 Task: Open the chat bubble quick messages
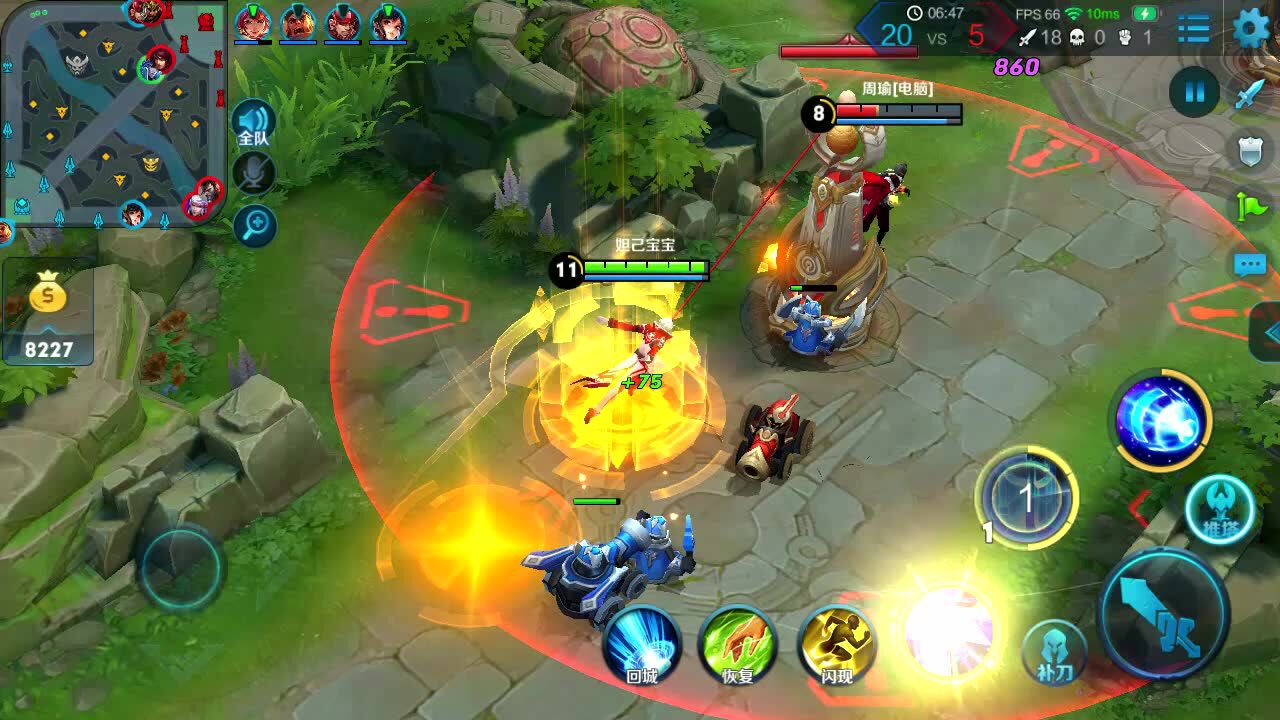1250,265
